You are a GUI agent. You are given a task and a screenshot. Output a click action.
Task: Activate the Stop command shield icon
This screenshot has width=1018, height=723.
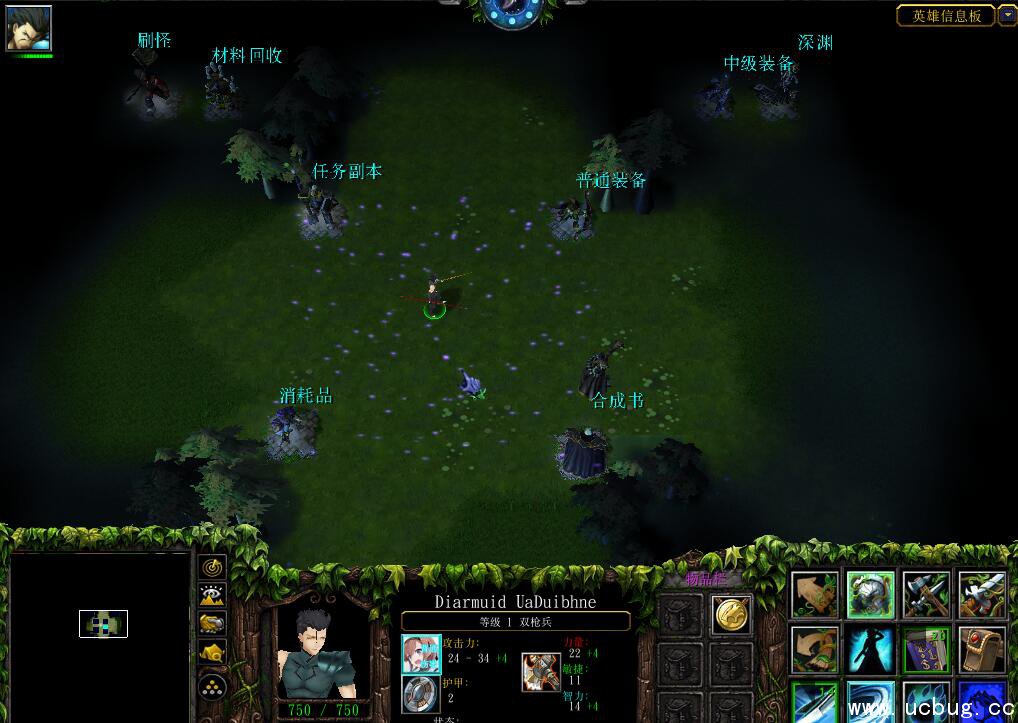(x=871, y=595)
